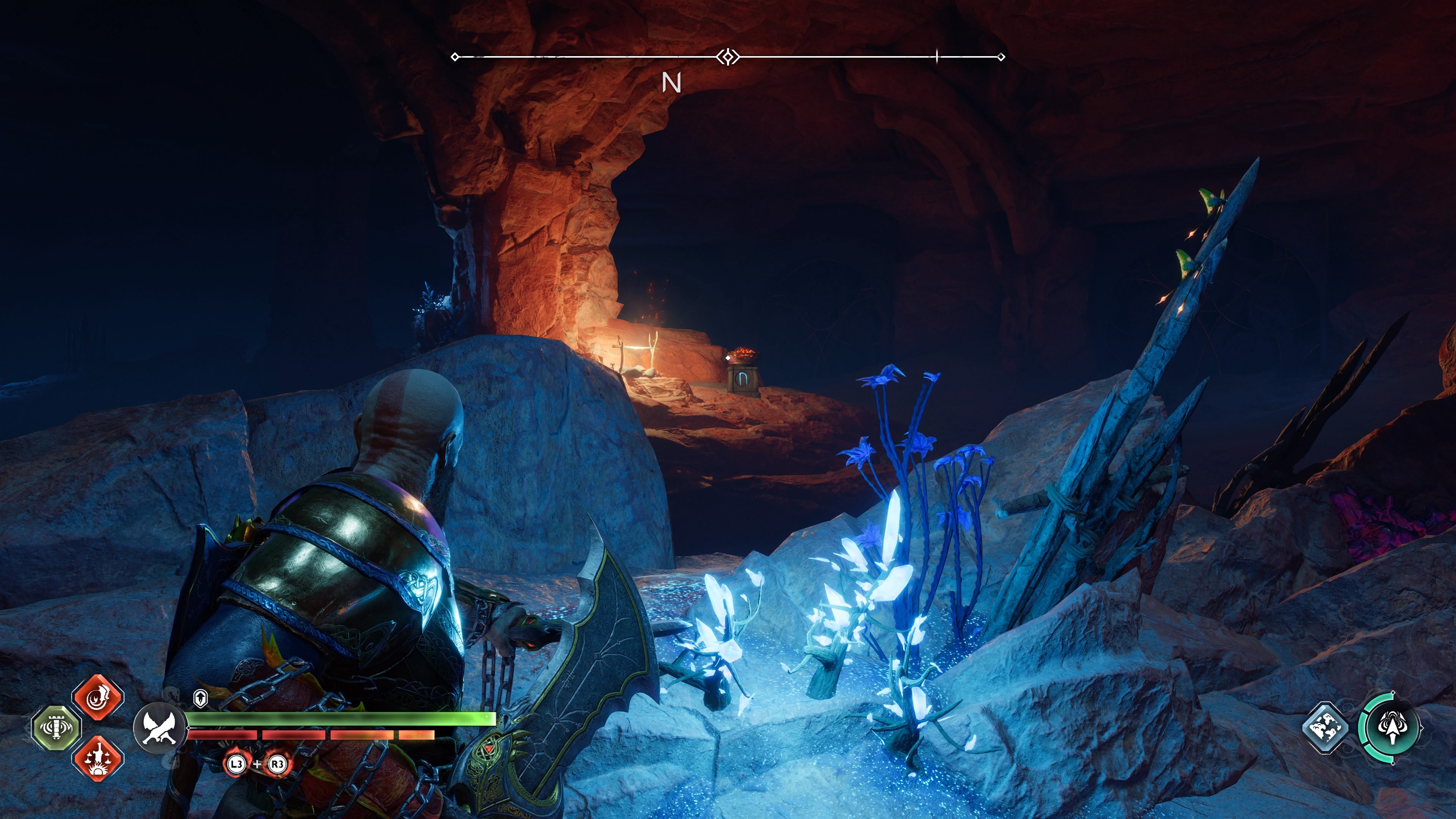1456x819 pixels.
Task: Click the compass center diamond marker
Action: point(728,56)
